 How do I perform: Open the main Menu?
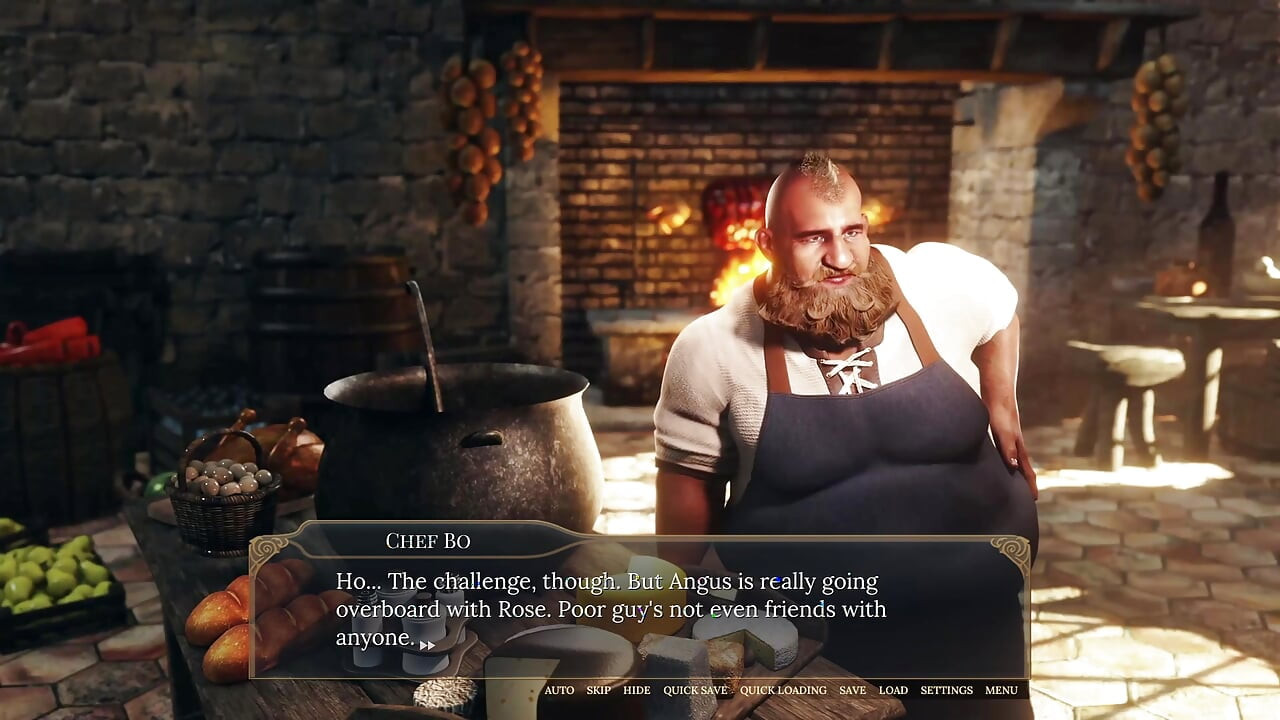1001,690
